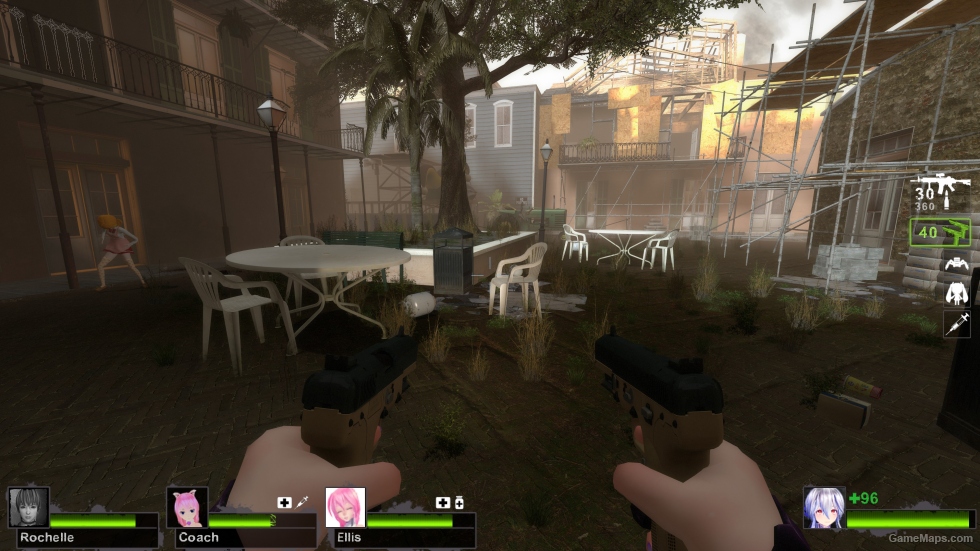Click your own silver-haired character portrait
This screenshot has height=551, width=980.
pos(824,507)
